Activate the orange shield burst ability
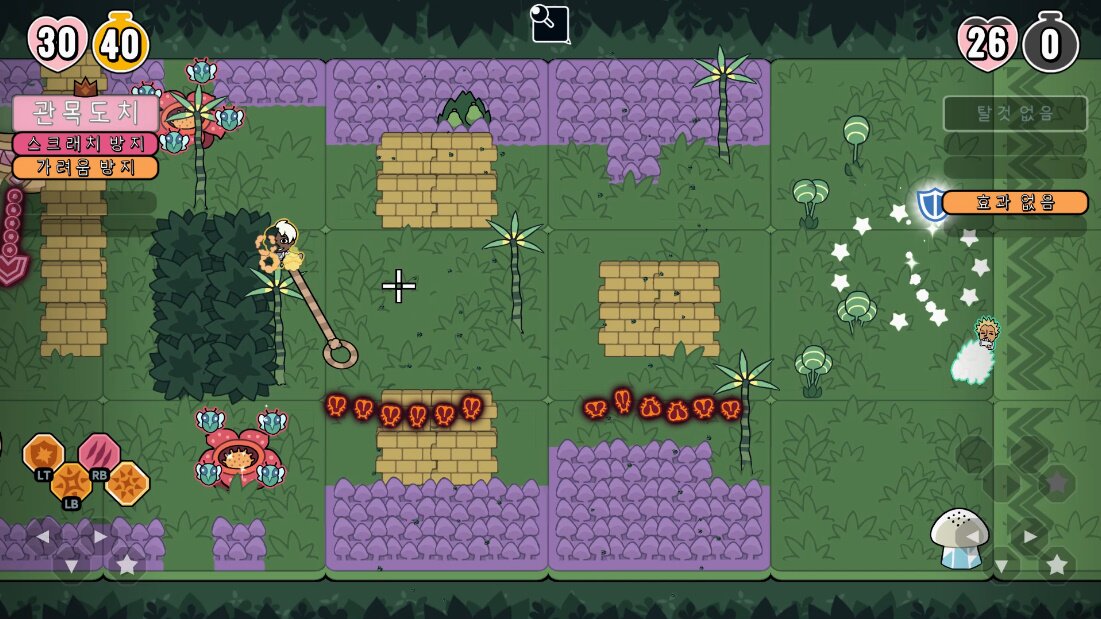This screenshot has width=1101, height=619. pyautogui.click(x=43, y=453)
